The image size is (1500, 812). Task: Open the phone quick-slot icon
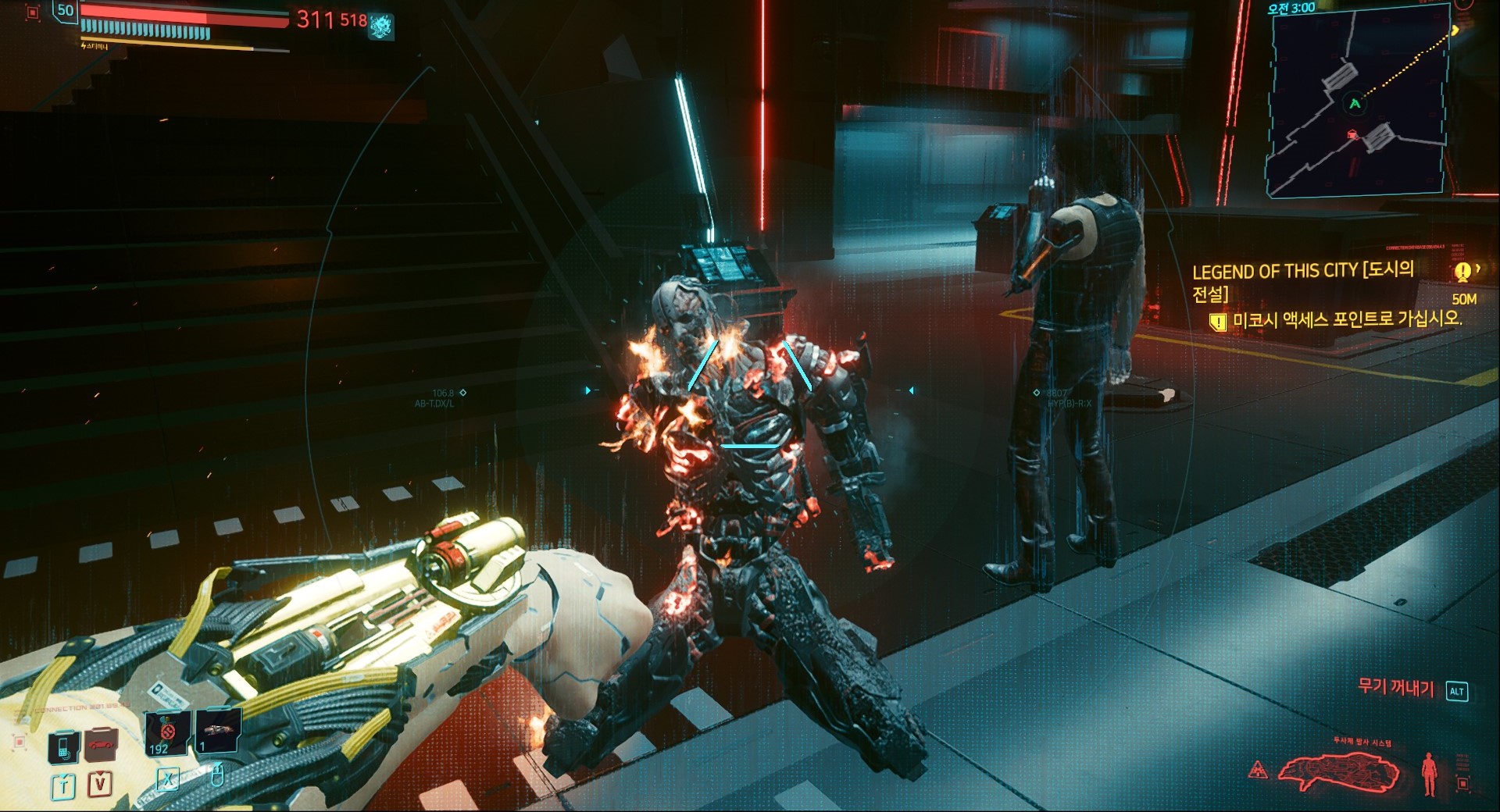coord(63,747)
